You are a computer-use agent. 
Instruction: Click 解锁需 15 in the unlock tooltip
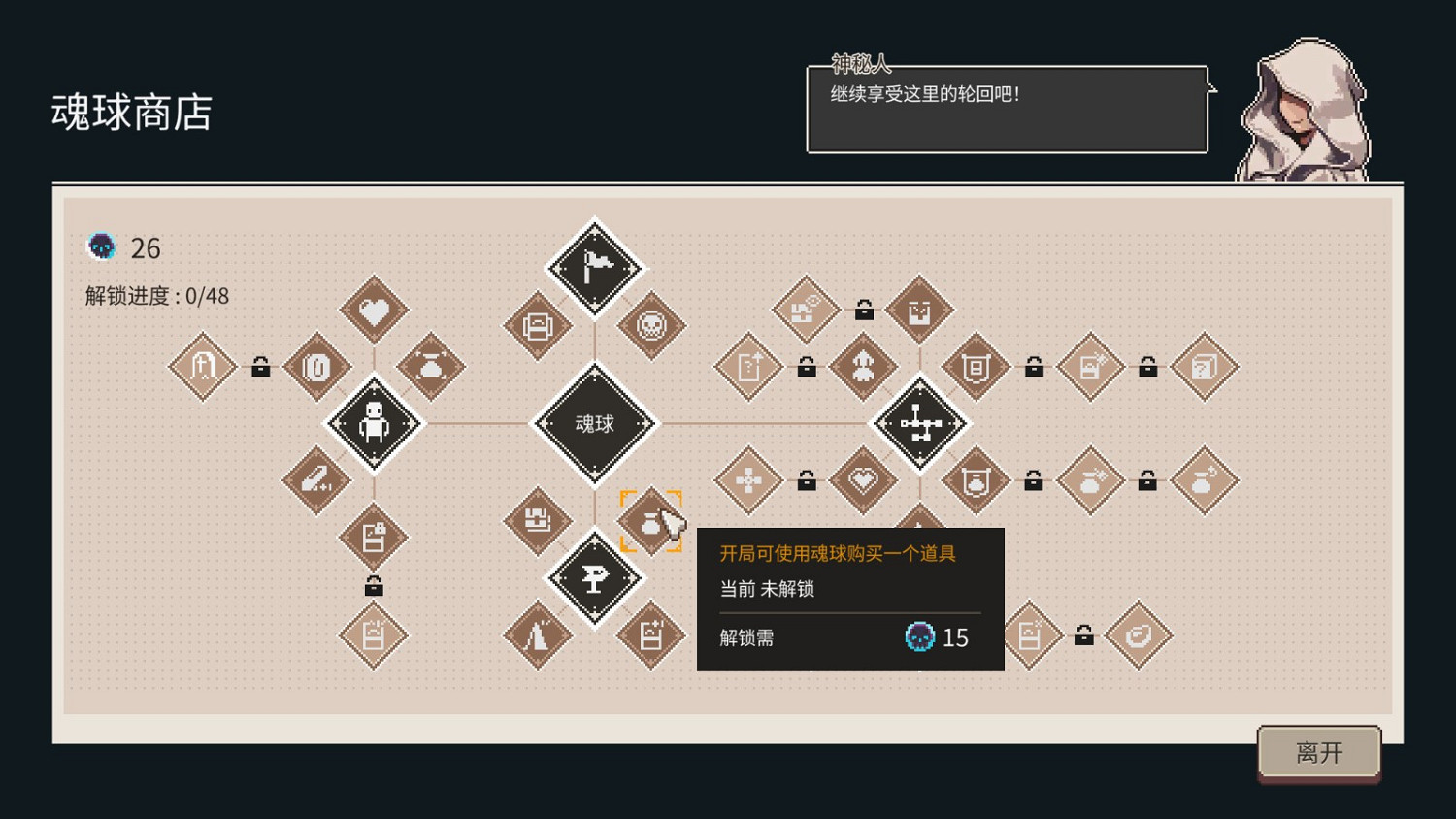point(844,638)
